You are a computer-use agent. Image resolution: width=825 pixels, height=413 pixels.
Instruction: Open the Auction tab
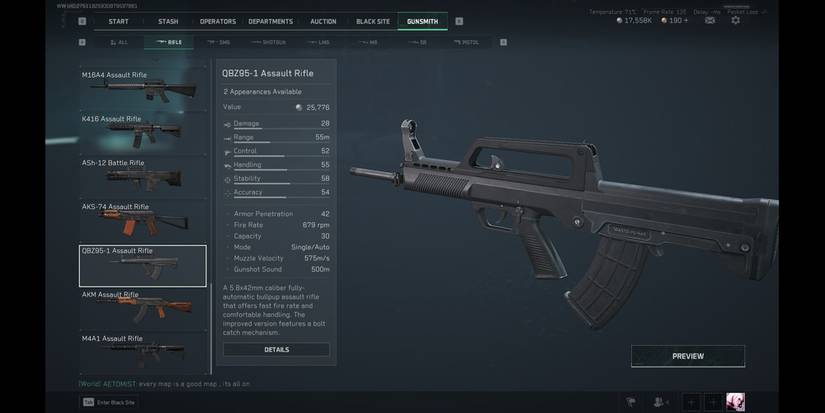click(323, 21)
